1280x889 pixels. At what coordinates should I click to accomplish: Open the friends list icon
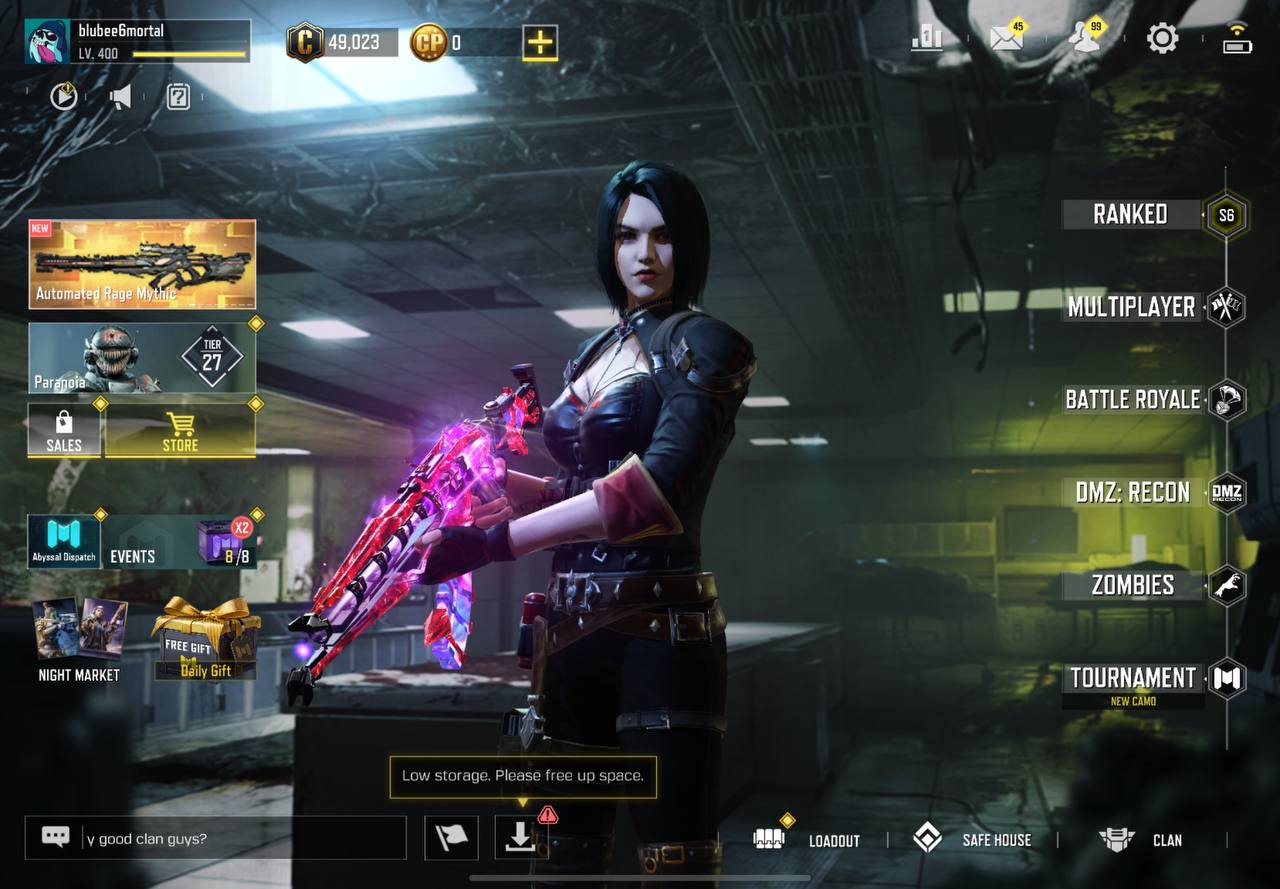pos(1084,38)
